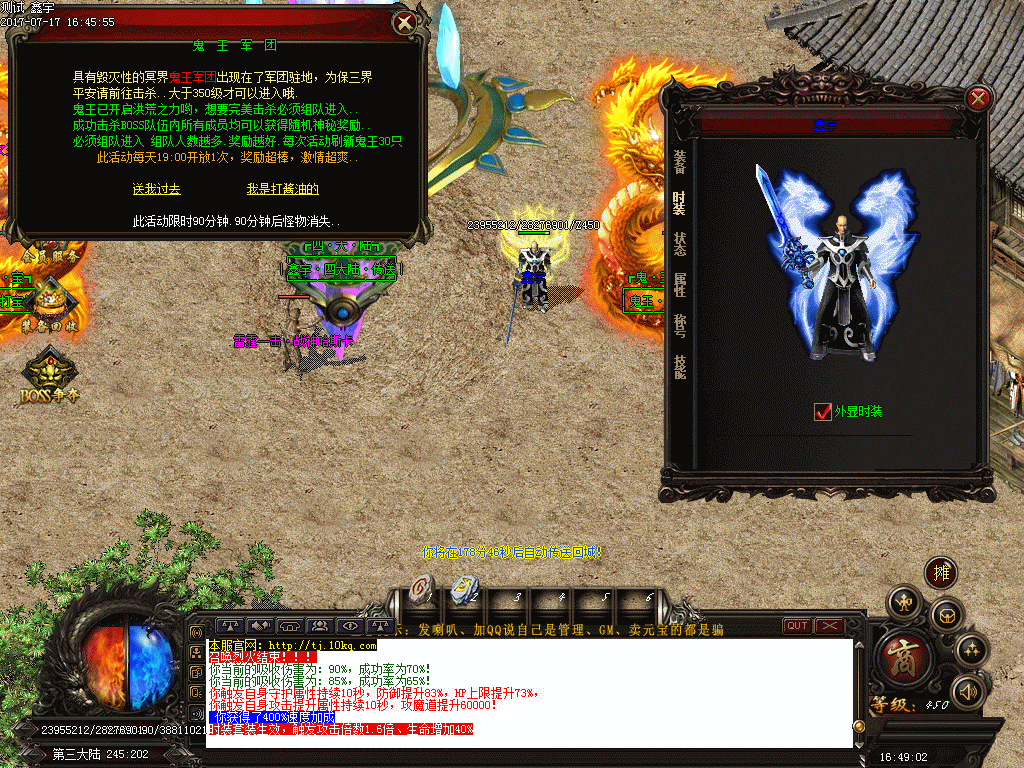Toggle the 外显时装 checkbox
Viewport: 1024px width, 768px height.
823,411
